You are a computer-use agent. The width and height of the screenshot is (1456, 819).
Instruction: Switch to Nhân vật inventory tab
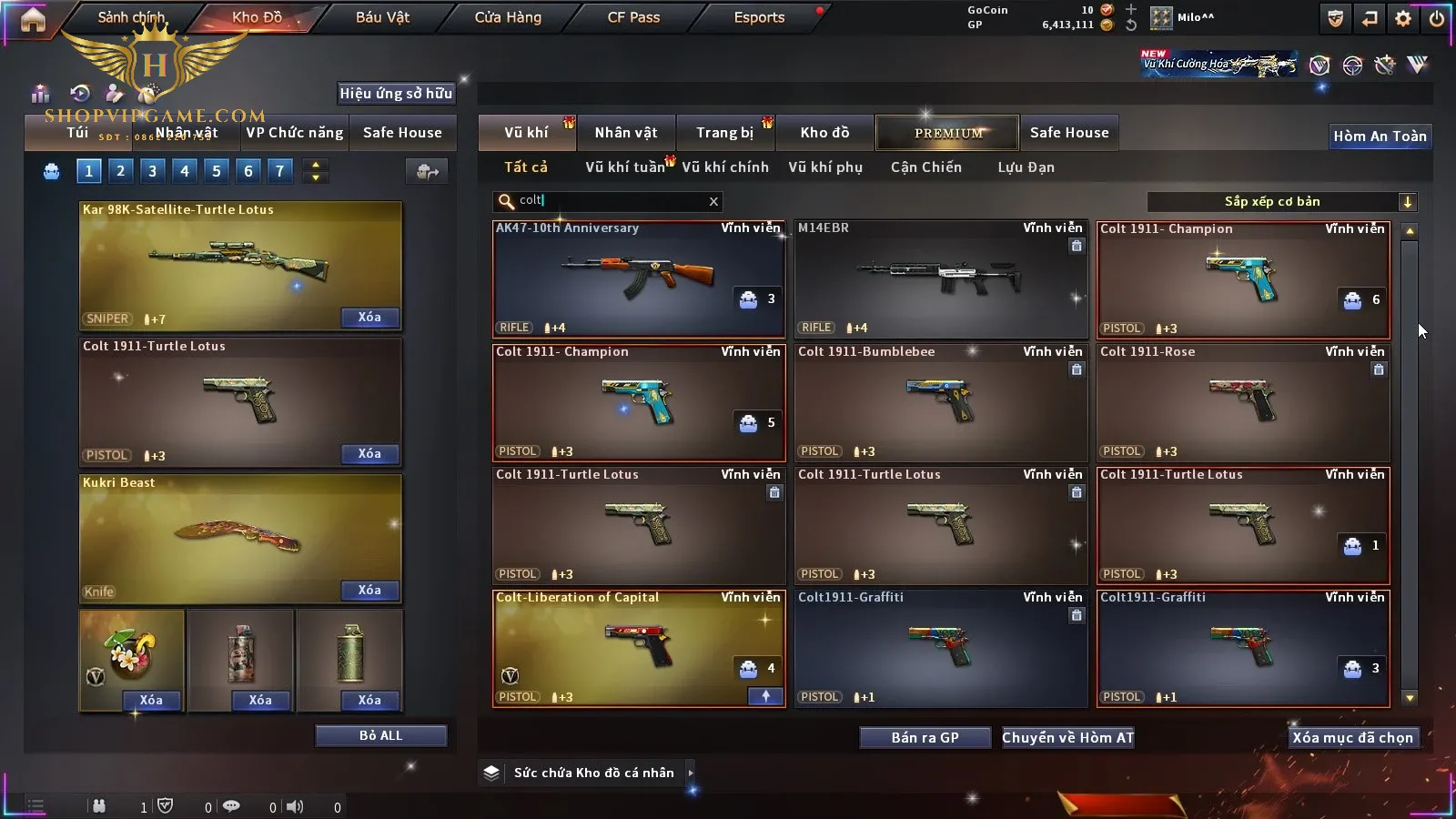pyautogui.click(x=626, y=133)
